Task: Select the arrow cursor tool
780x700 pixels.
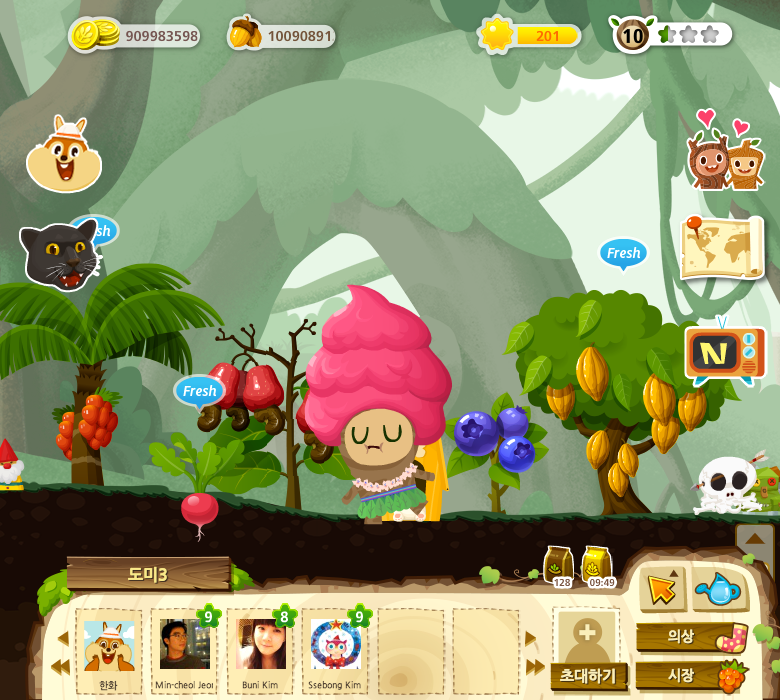Action: coord(661,589)
